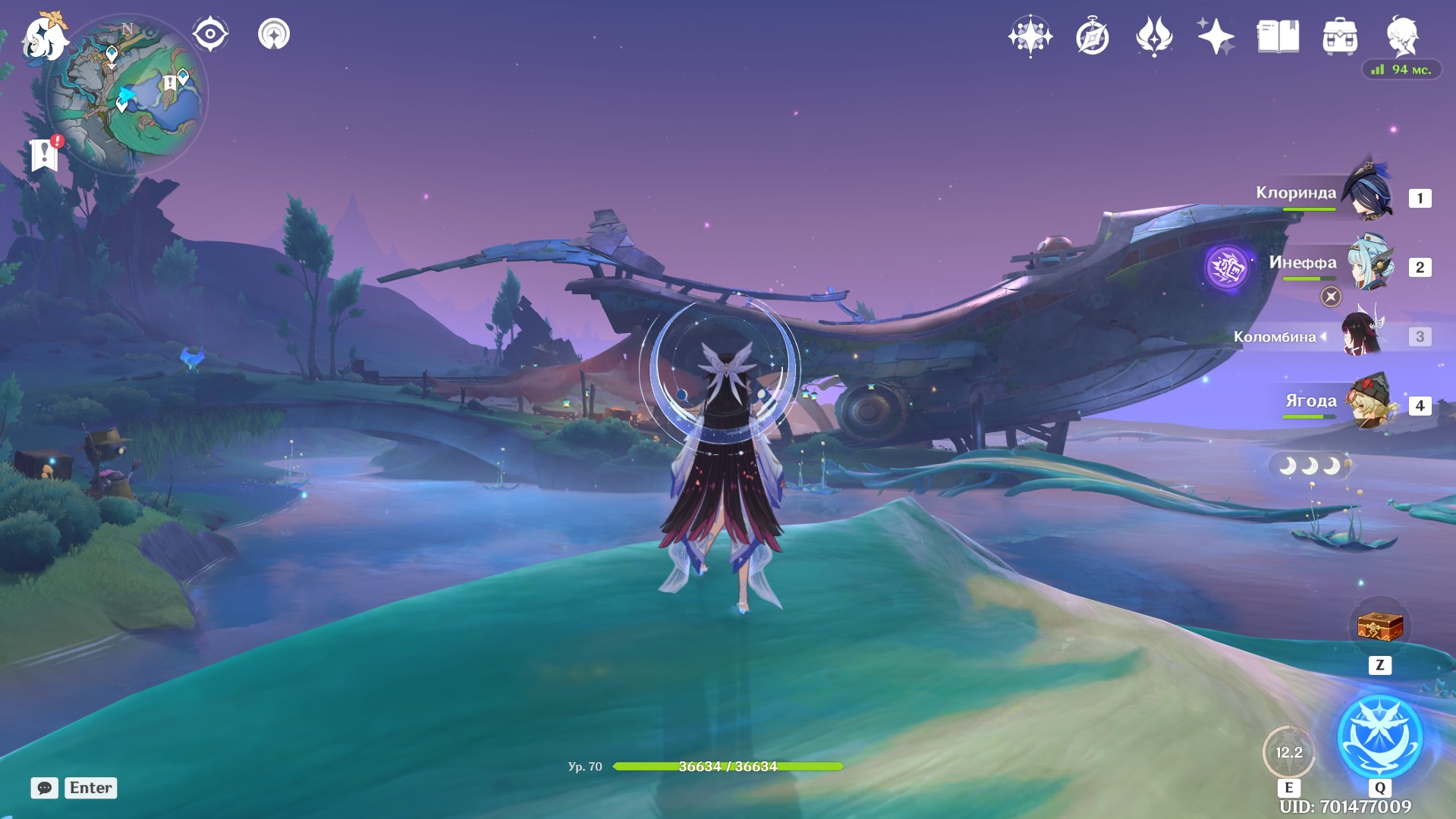Open the events flame-shaped icon
1456x819 pixels.
[x=1154, y=36]
